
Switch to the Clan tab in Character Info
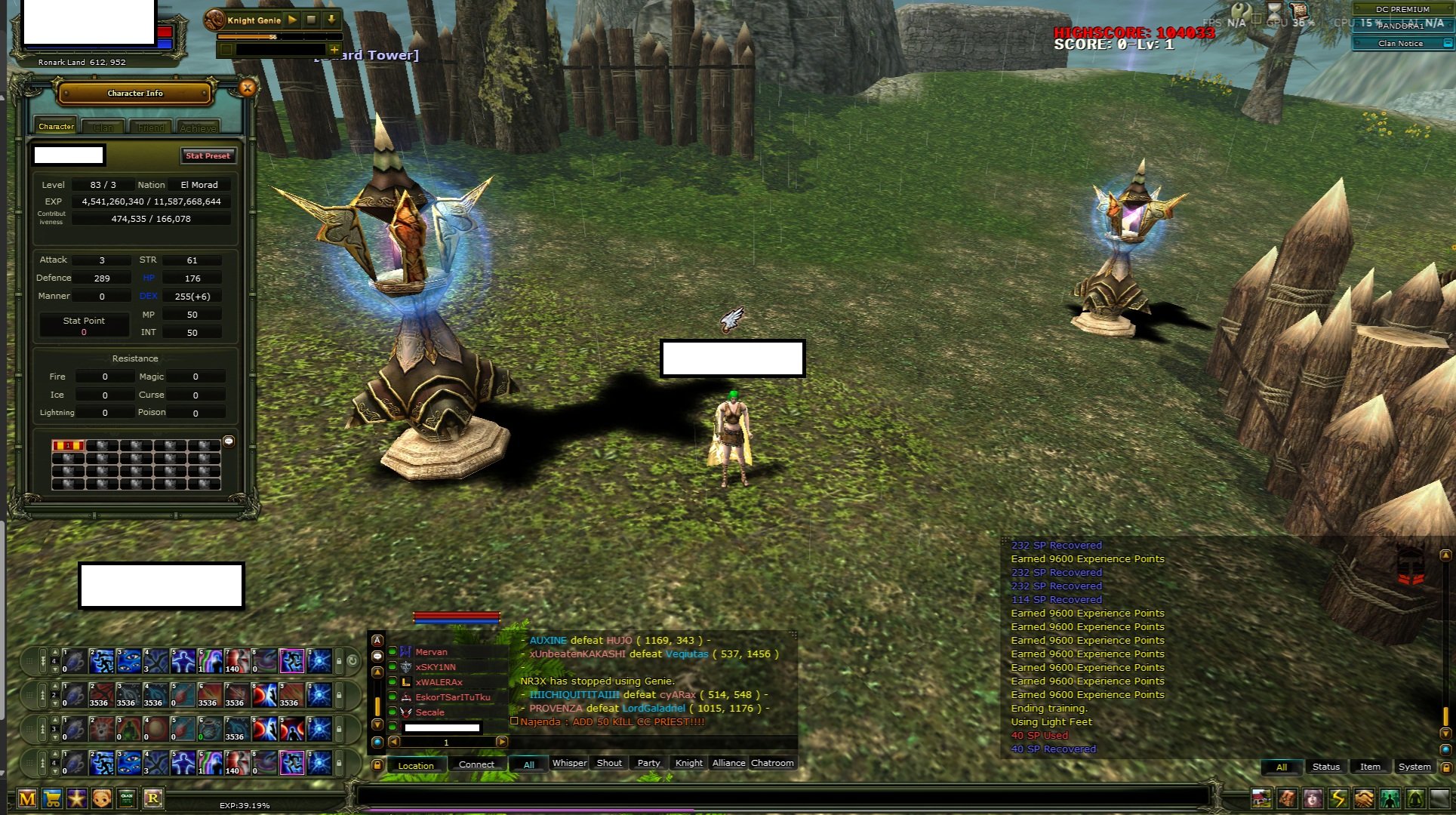103,126
